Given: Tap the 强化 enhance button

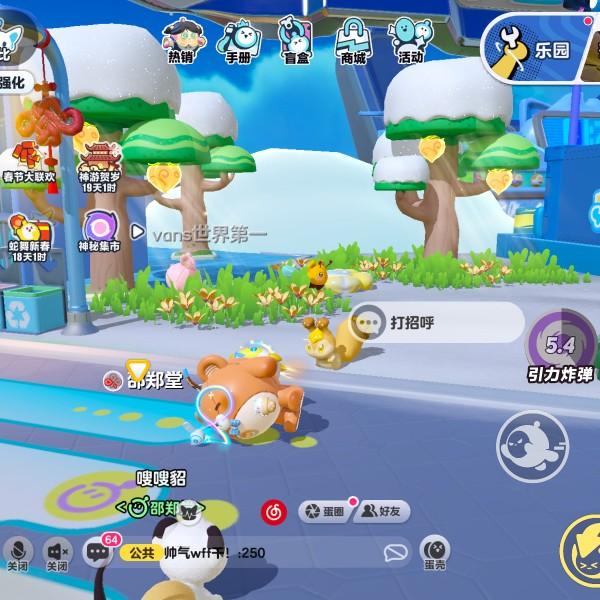Looking at the screenshot, I should (x=14, y=82).
